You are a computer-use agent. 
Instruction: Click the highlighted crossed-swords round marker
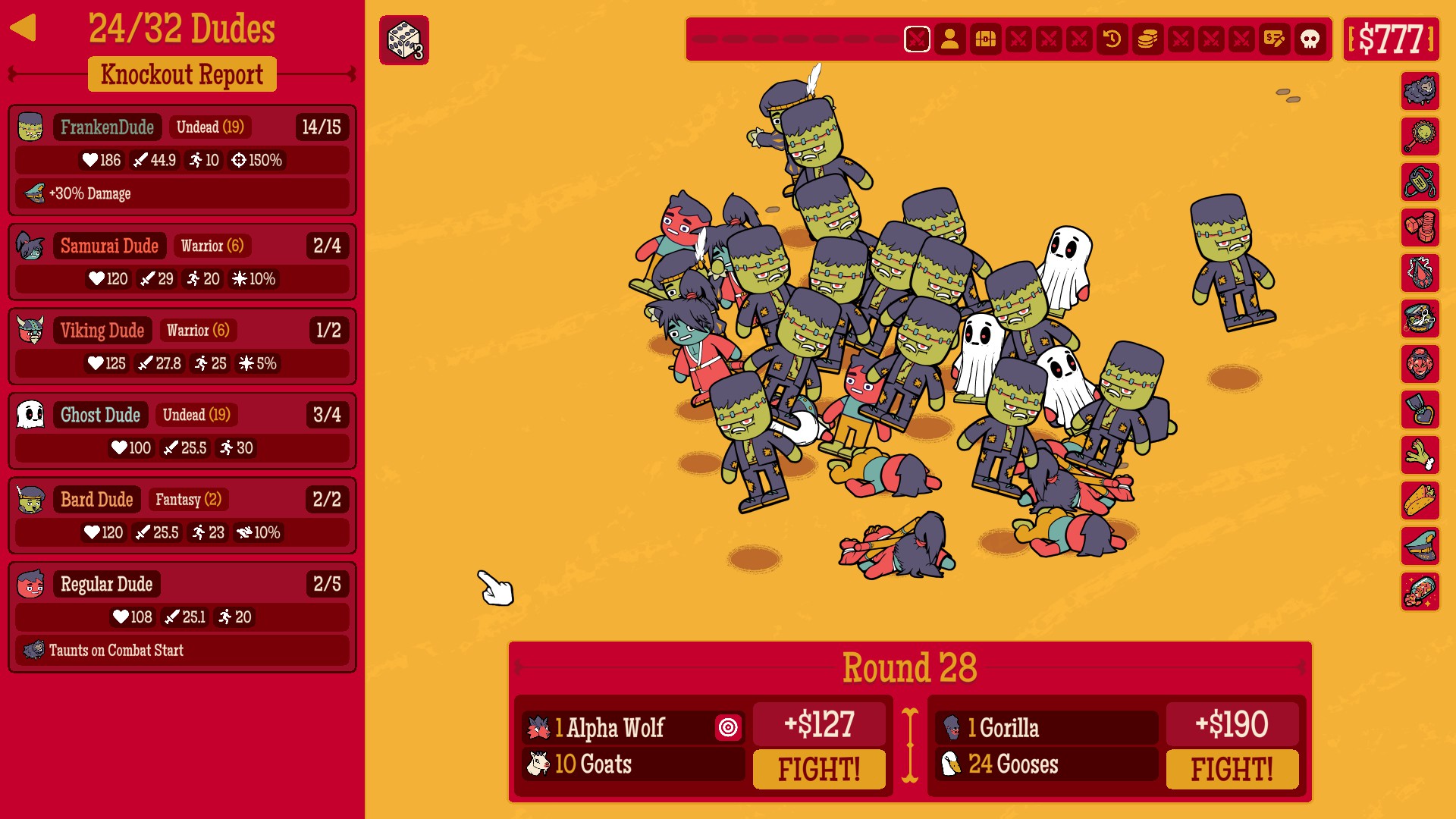pos(918,39)
